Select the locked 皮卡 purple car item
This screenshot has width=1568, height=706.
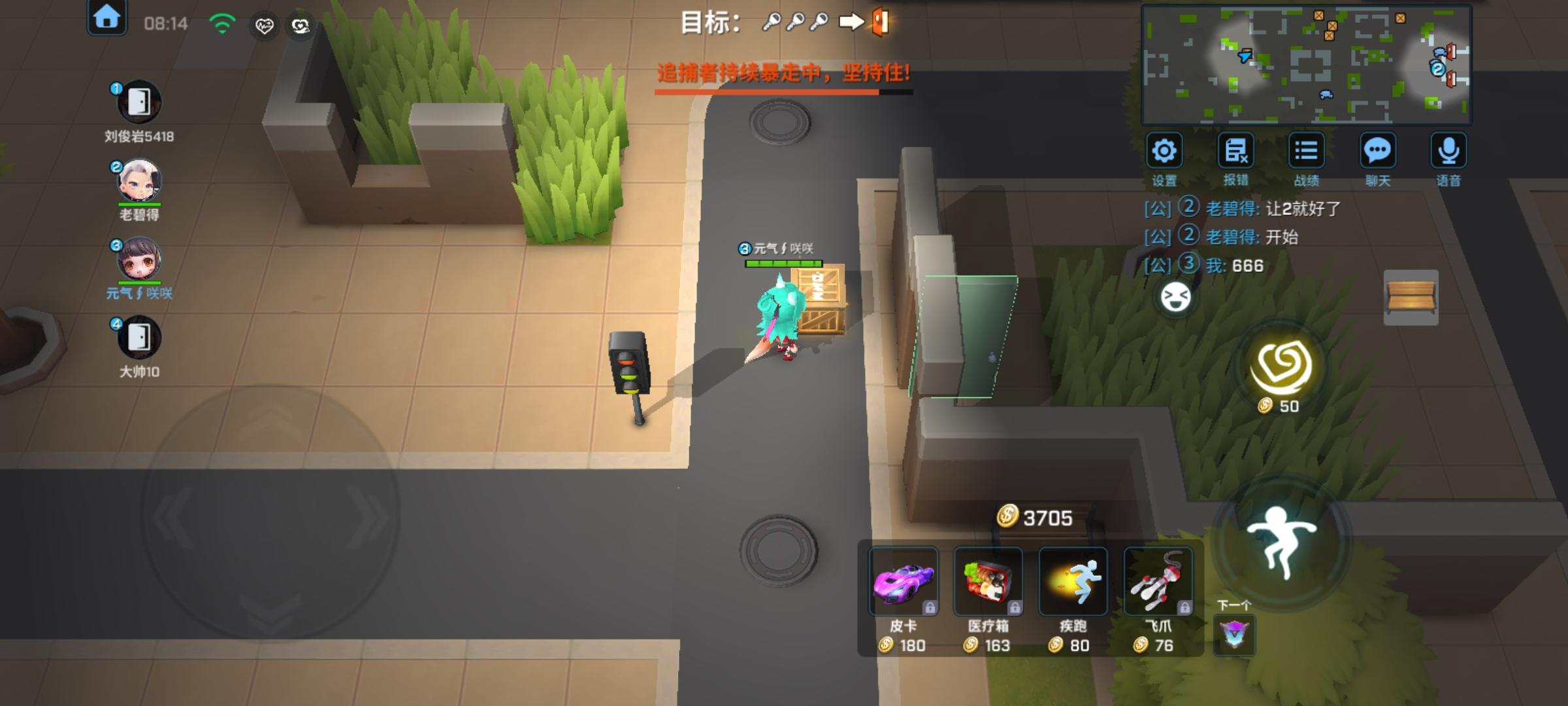pyautogui.click(x=904, y=580)
